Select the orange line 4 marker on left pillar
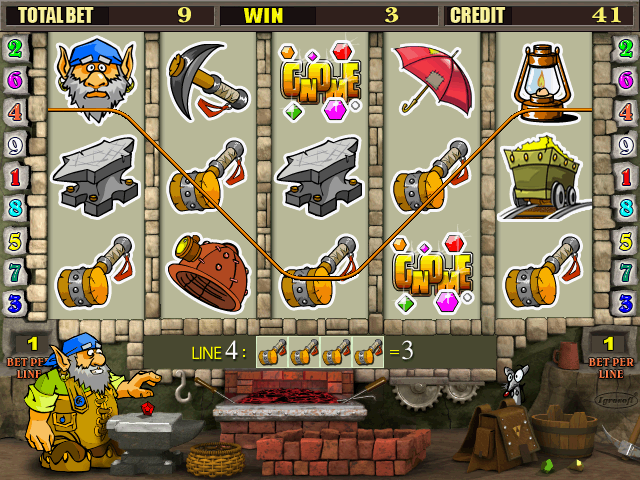The height and width of the screenshot is (480, 640). [15, 112]
